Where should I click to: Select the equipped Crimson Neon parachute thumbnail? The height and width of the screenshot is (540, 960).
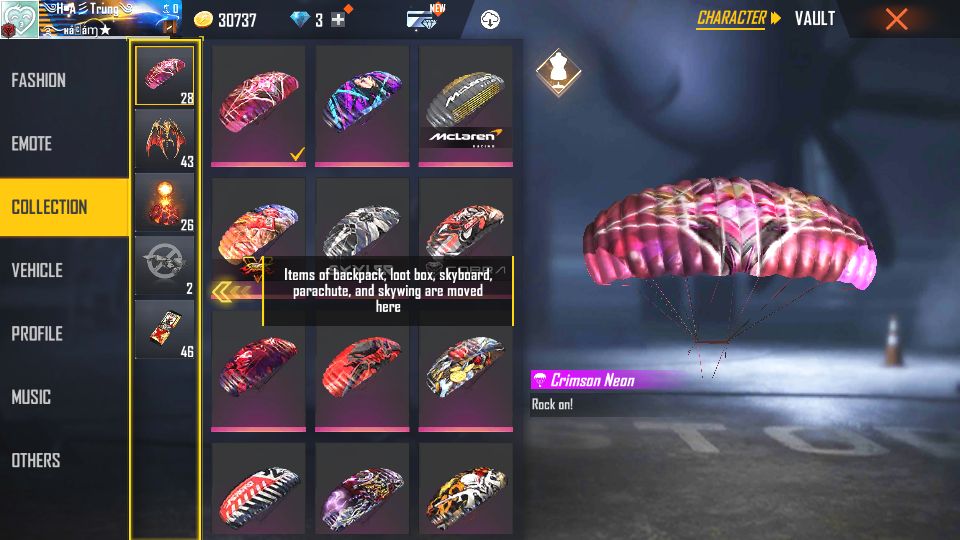(x=259, y=105)
